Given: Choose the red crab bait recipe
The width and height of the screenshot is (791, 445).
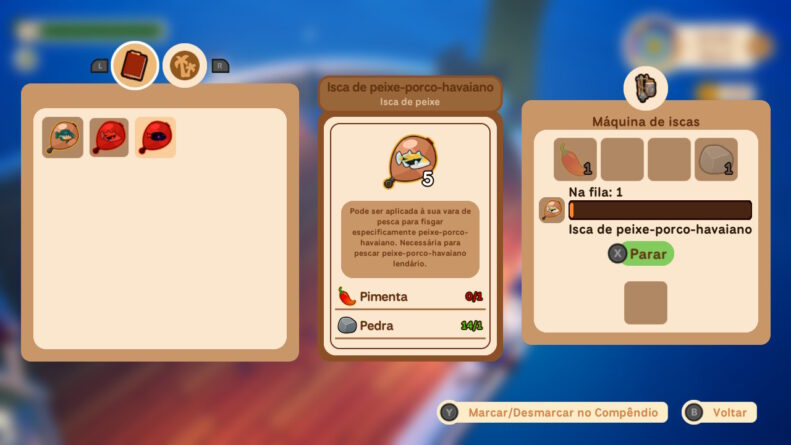Looking at the screenshot, I should 109,138.
